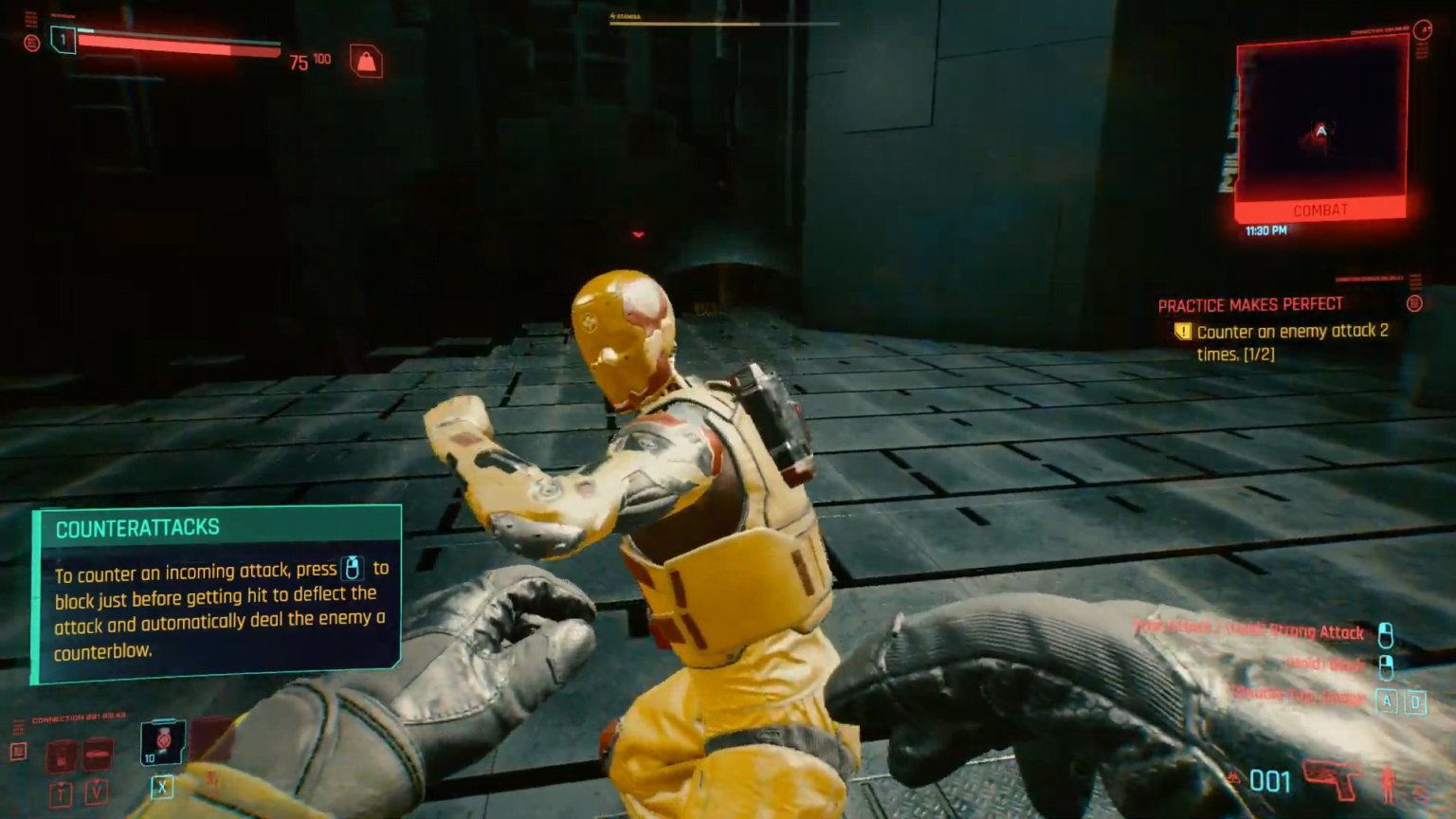1456x819 pixels.
Task: Click the character stance figure icon bottom right
Action: pyautogui.click(x=1388, y=785)
